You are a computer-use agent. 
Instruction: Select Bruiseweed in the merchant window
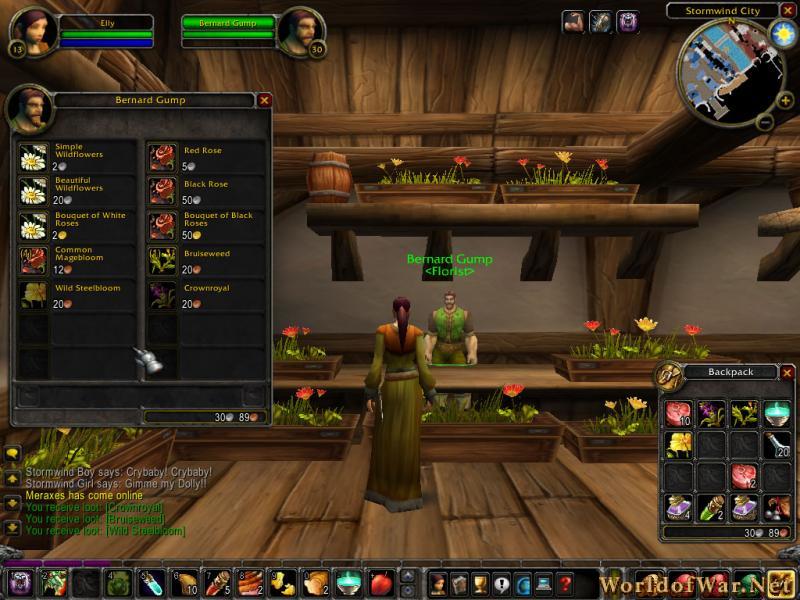[163, 260]
